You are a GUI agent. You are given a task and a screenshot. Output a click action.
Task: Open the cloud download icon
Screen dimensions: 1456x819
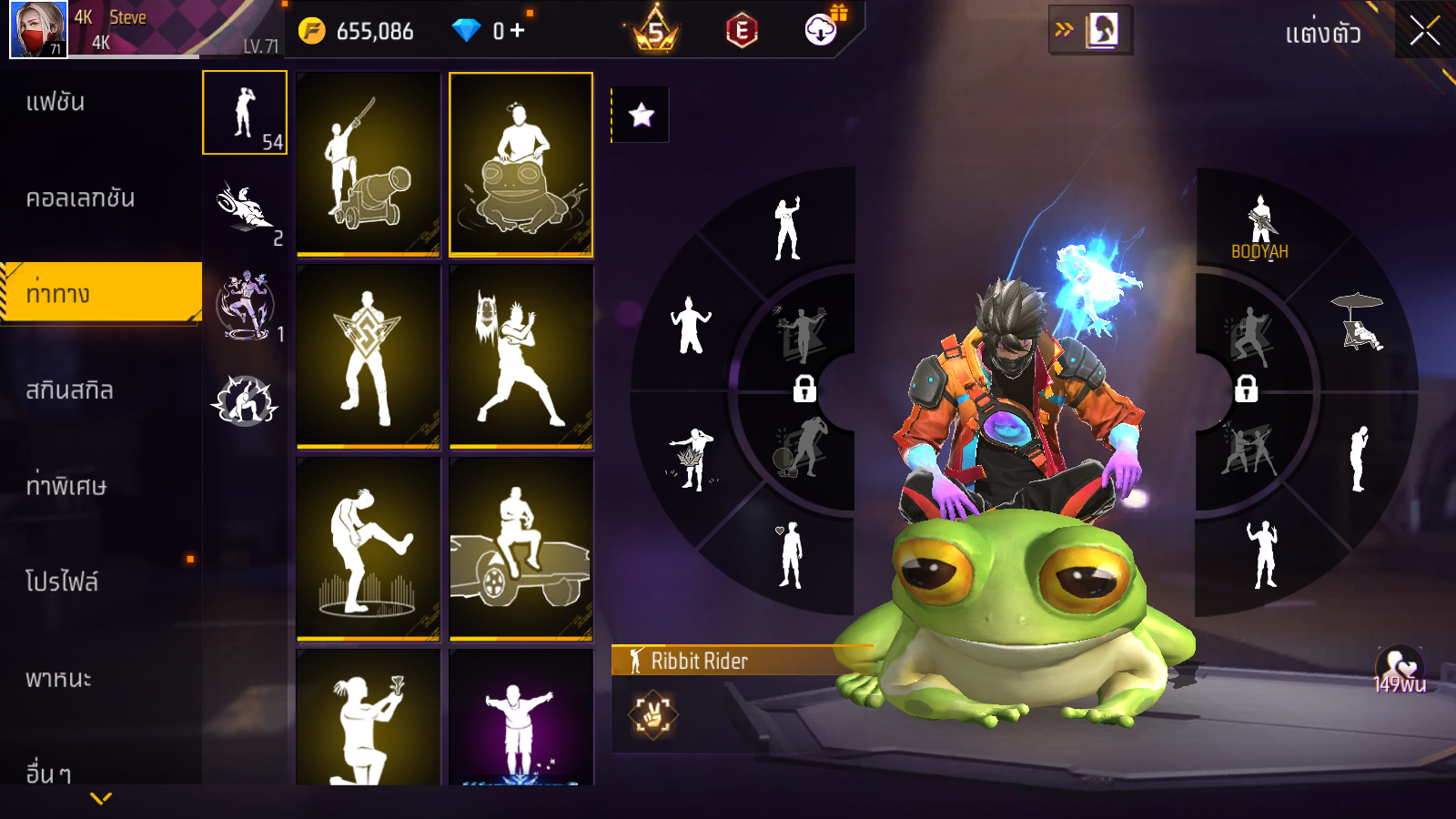(x=821, y=31)
